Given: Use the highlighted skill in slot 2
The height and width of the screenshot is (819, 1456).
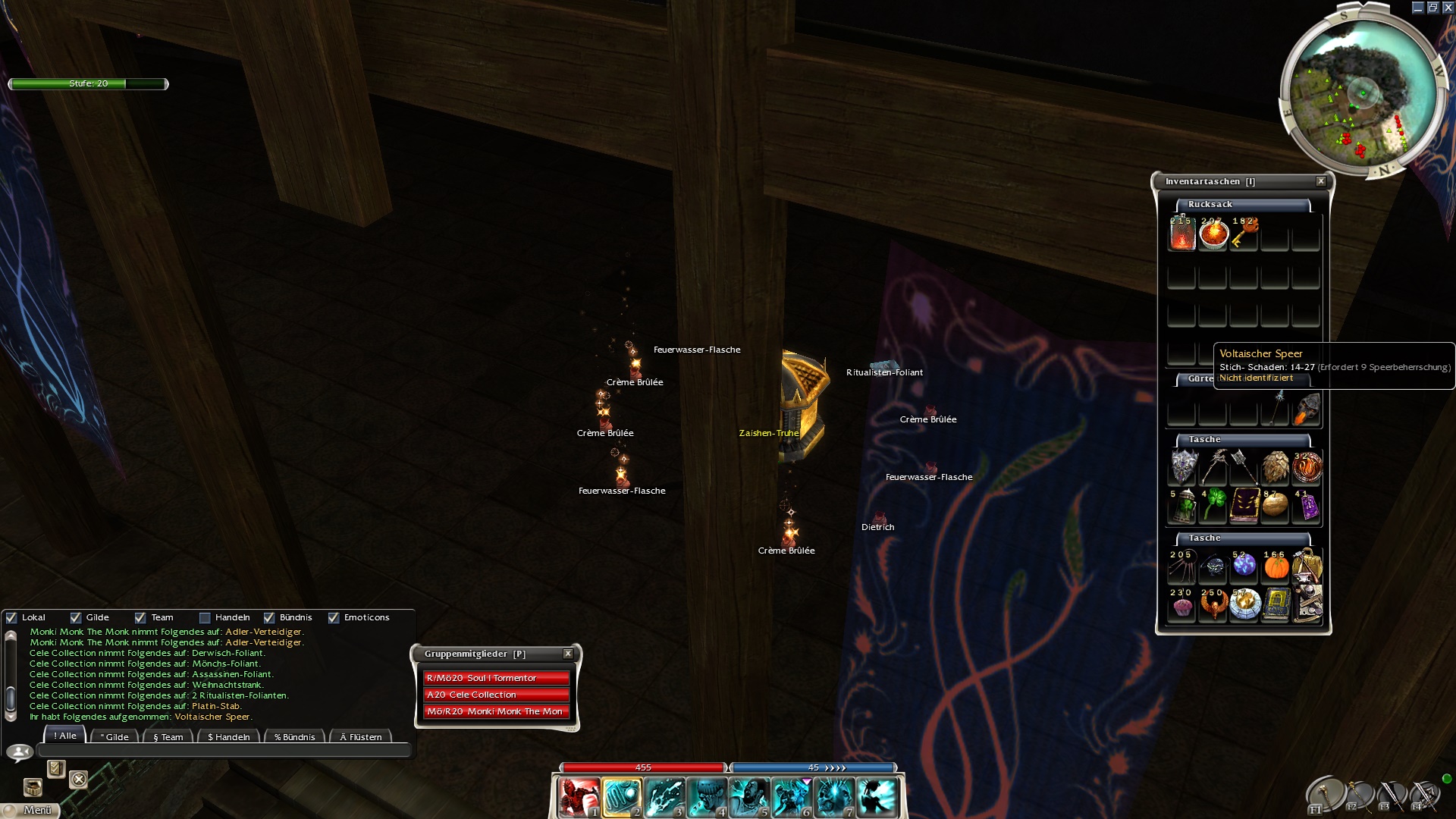Looking at the screenshot, I should point(622,797).
